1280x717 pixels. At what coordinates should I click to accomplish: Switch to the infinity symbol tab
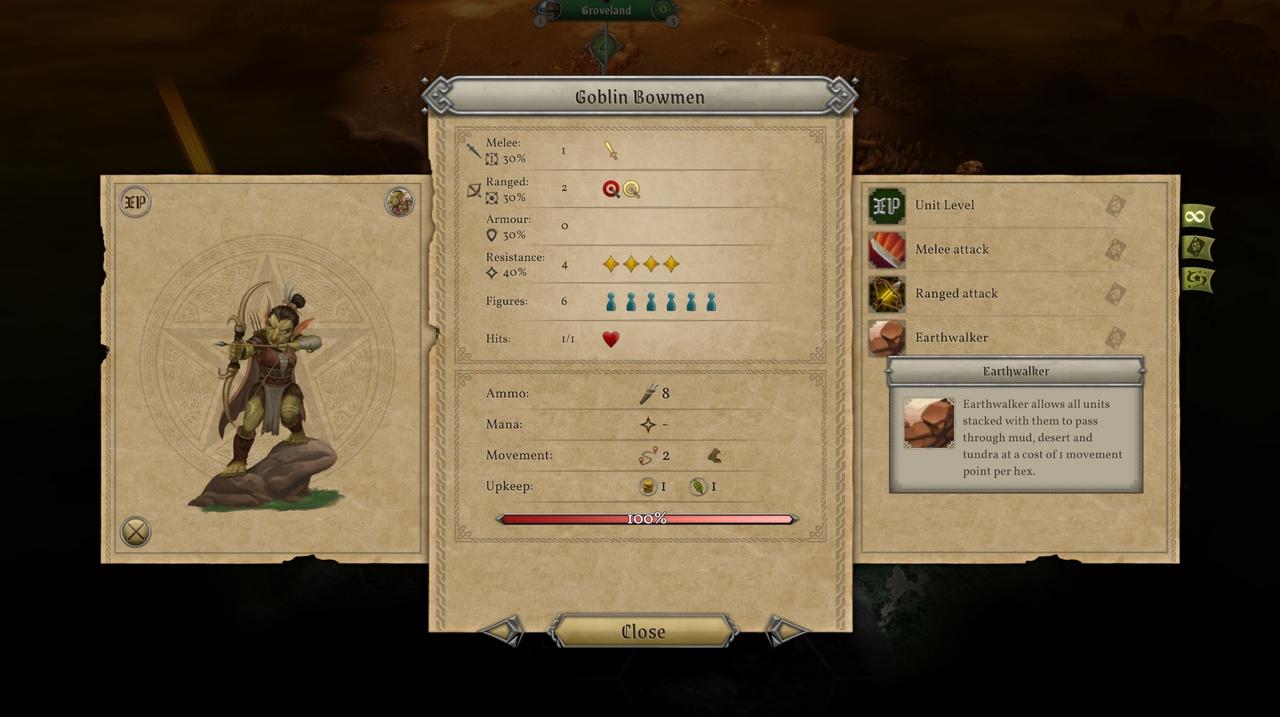click(x=1196, y=216)
